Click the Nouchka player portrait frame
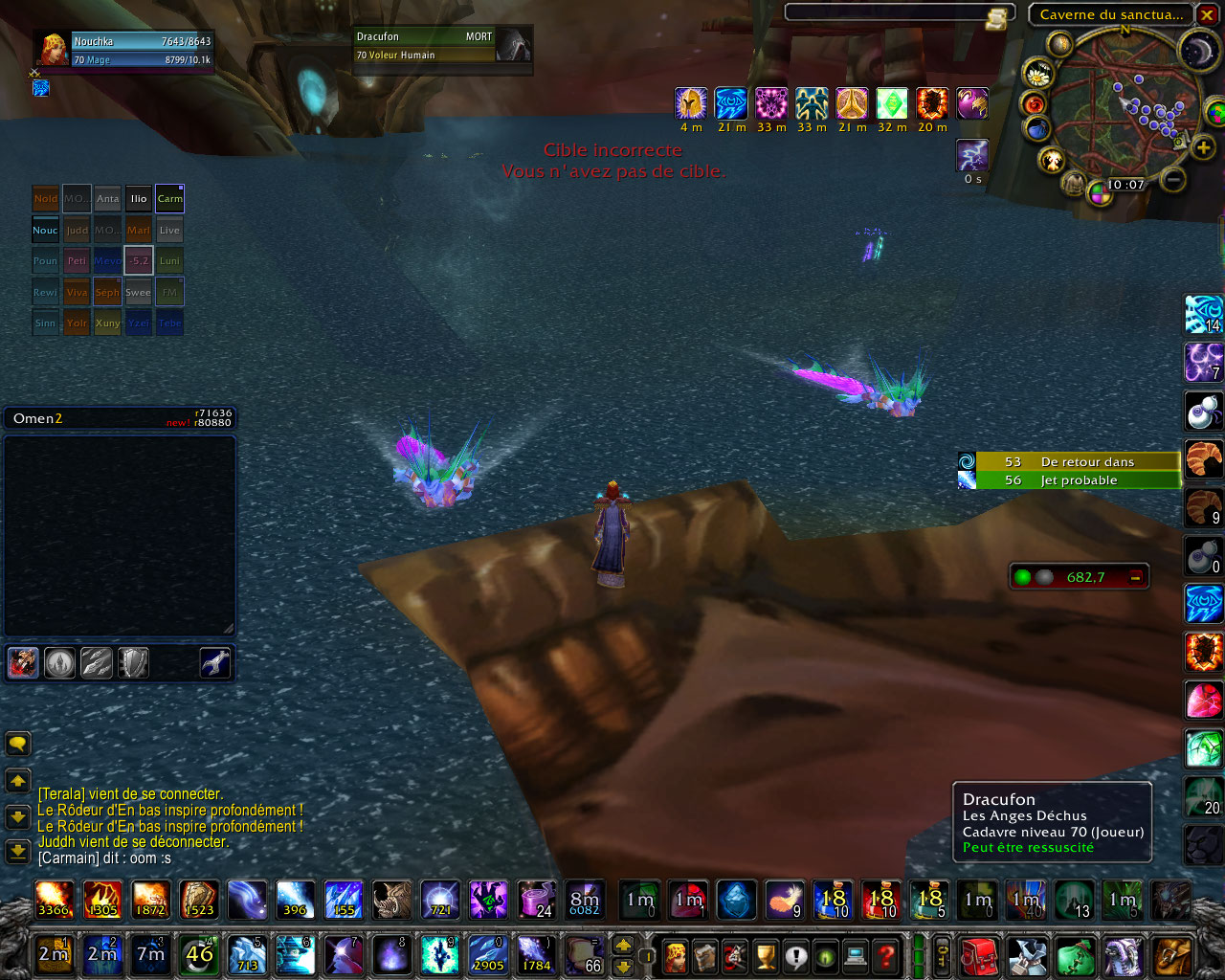This screenshot has width=1225, height=980. tap(124, 50)
